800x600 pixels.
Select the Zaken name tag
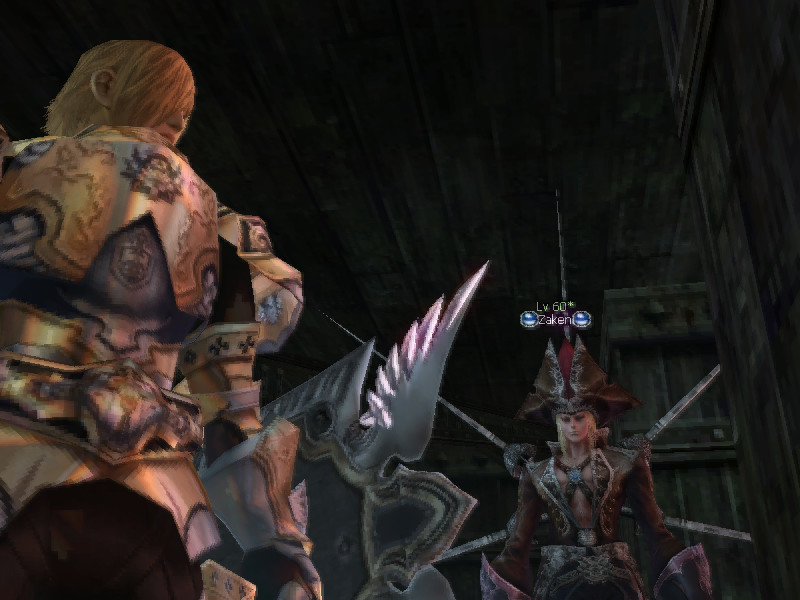[x=555, y=320]
